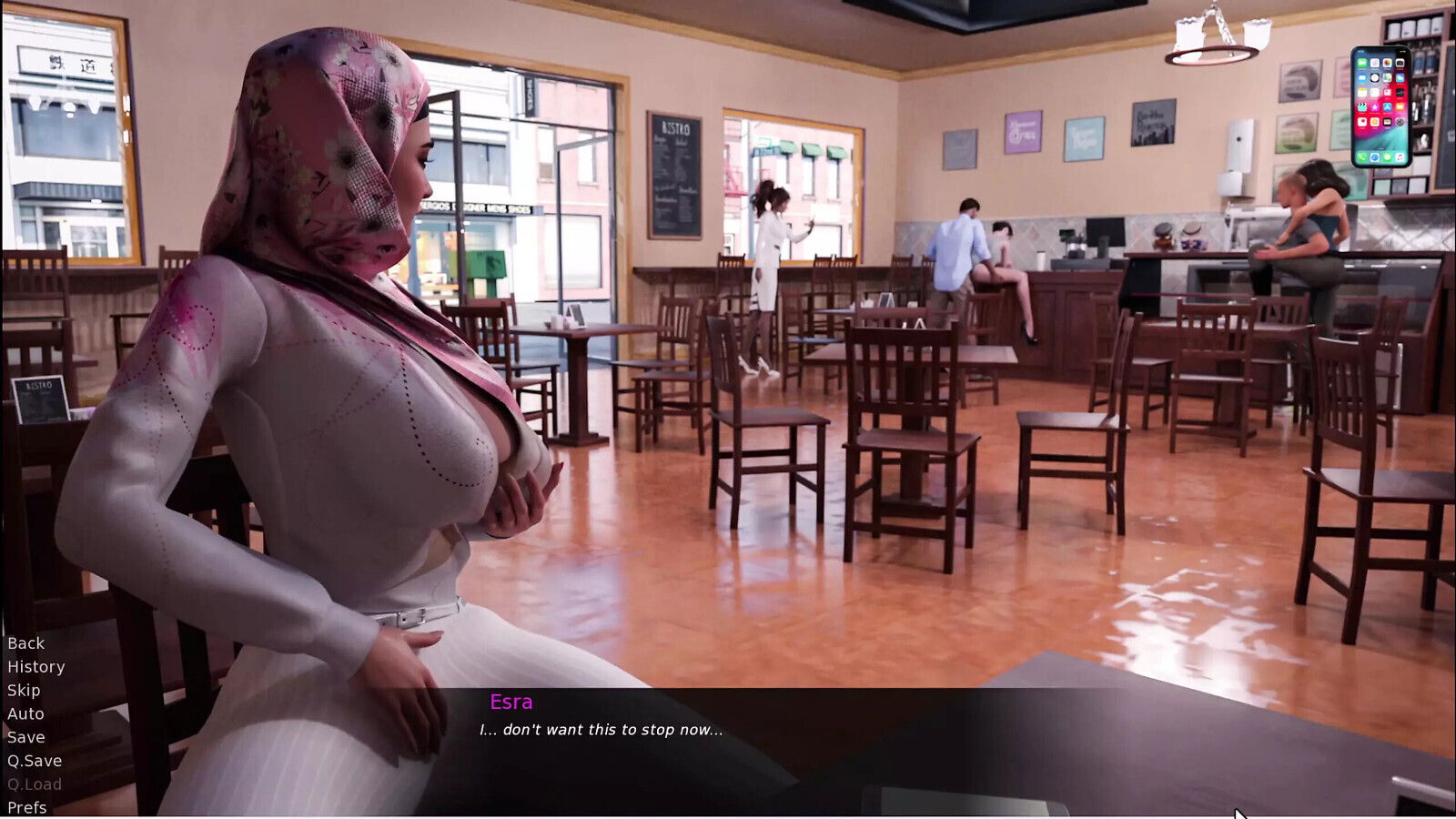Screen dimensions: 1456x819
Task: Tap the Maps app icon
Action: pos(1387,77)
